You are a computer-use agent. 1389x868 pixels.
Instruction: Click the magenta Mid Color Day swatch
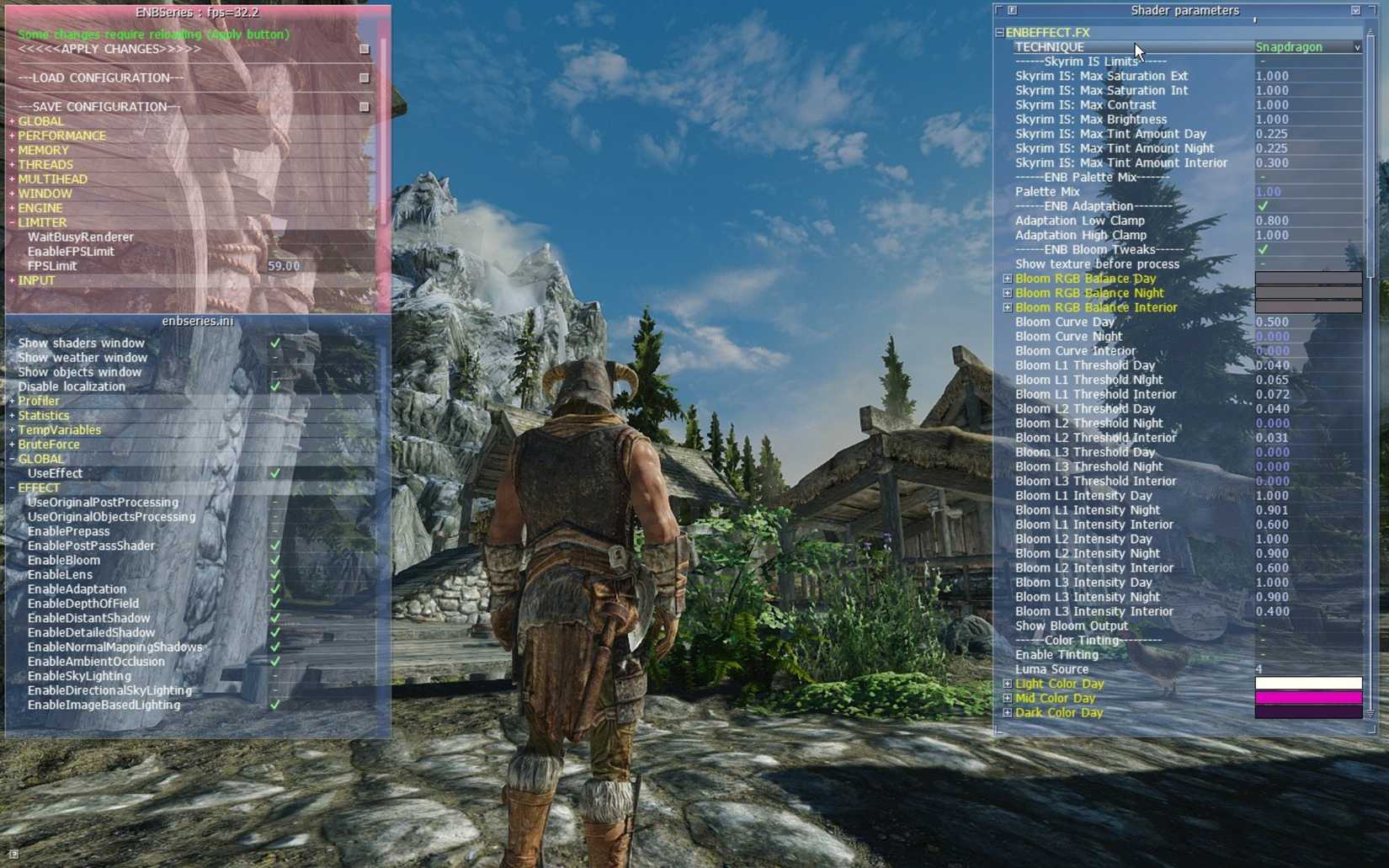(x=1307, y=698)
